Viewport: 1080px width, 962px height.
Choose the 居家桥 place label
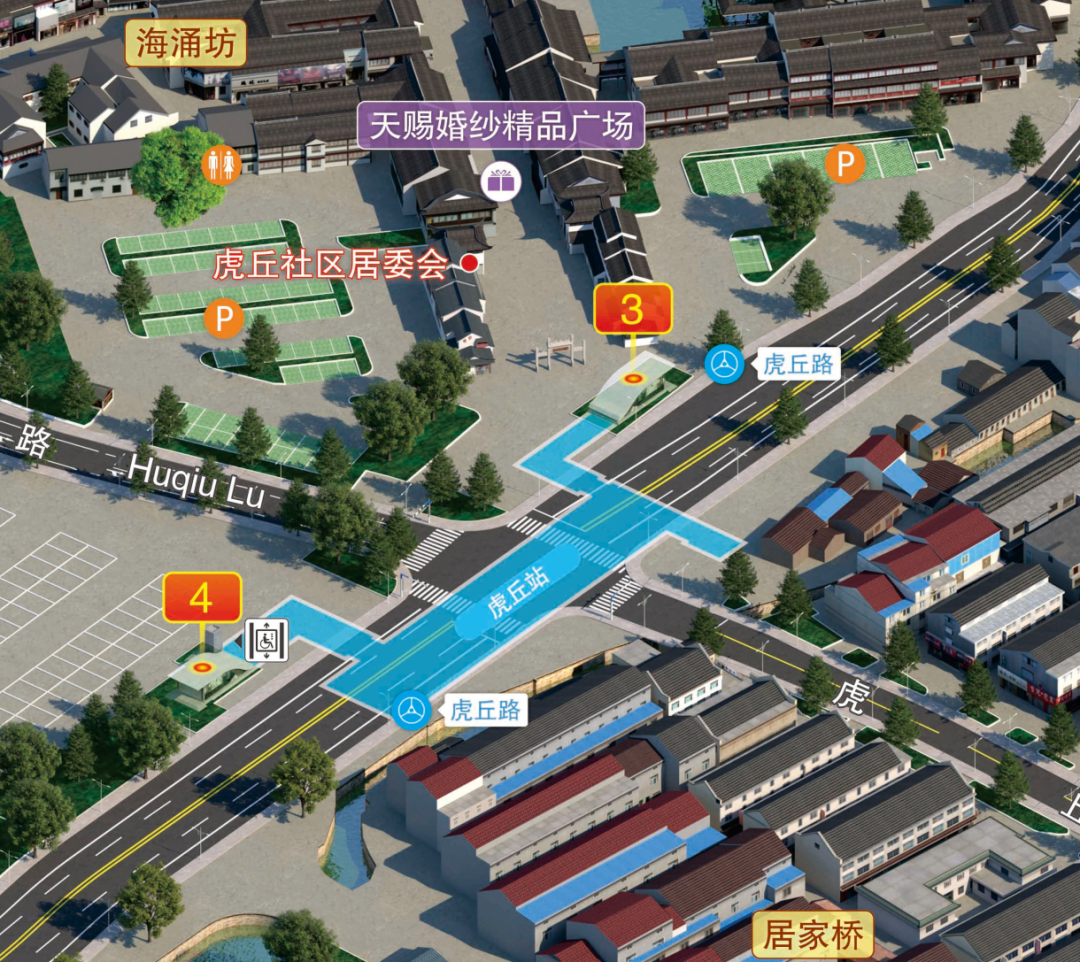click(x=813, y=936)
